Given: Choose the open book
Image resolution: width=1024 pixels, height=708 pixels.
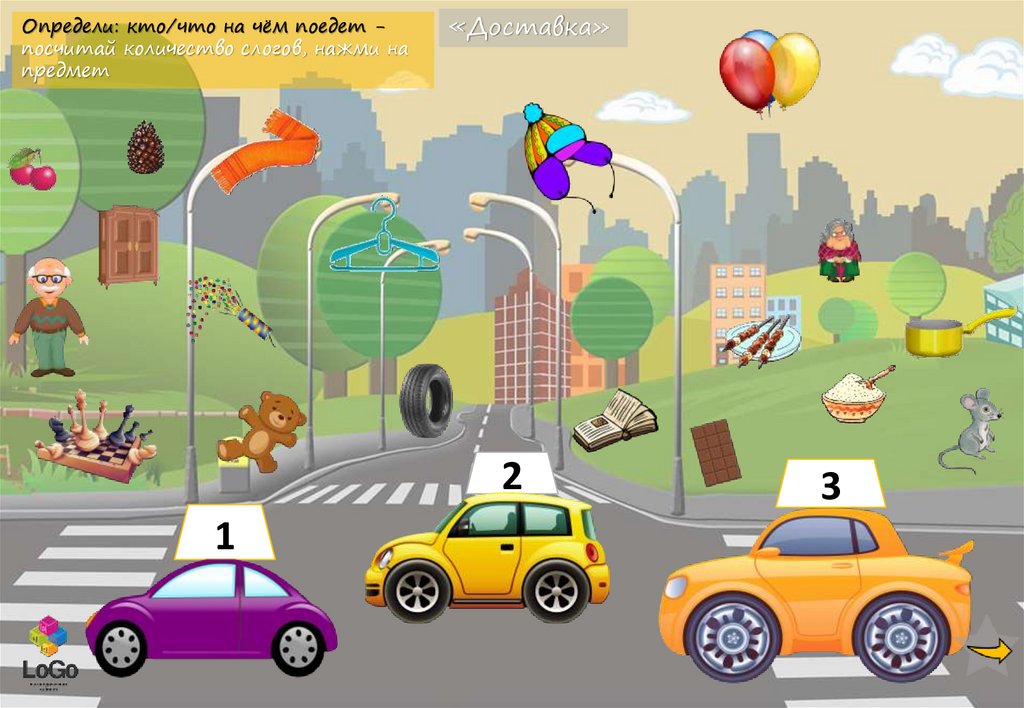Looking at the screenshot, I should (x=614, y=420).
